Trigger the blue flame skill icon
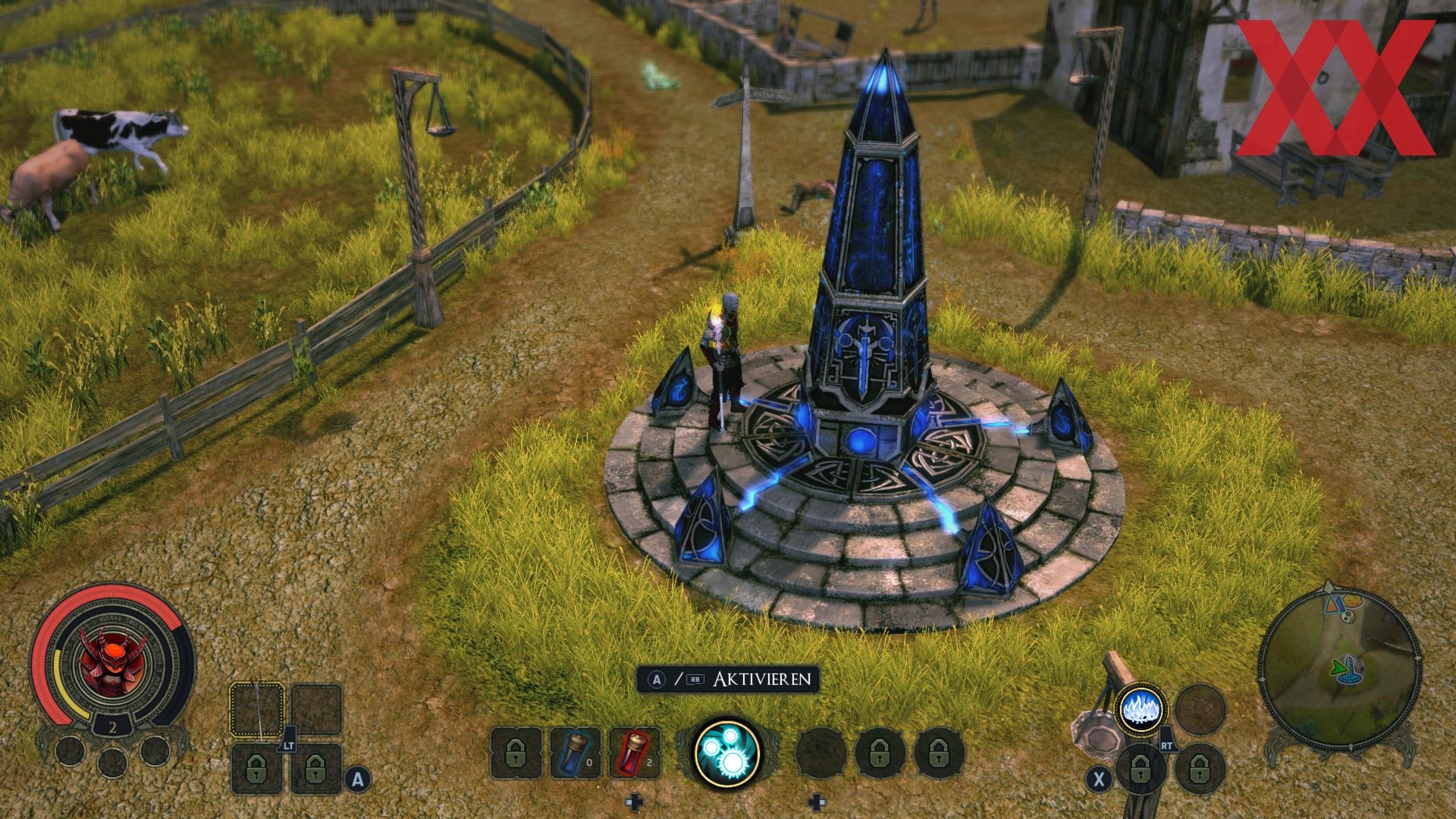The height and width of the screenshot is (819, 1456). point(1141,711)
